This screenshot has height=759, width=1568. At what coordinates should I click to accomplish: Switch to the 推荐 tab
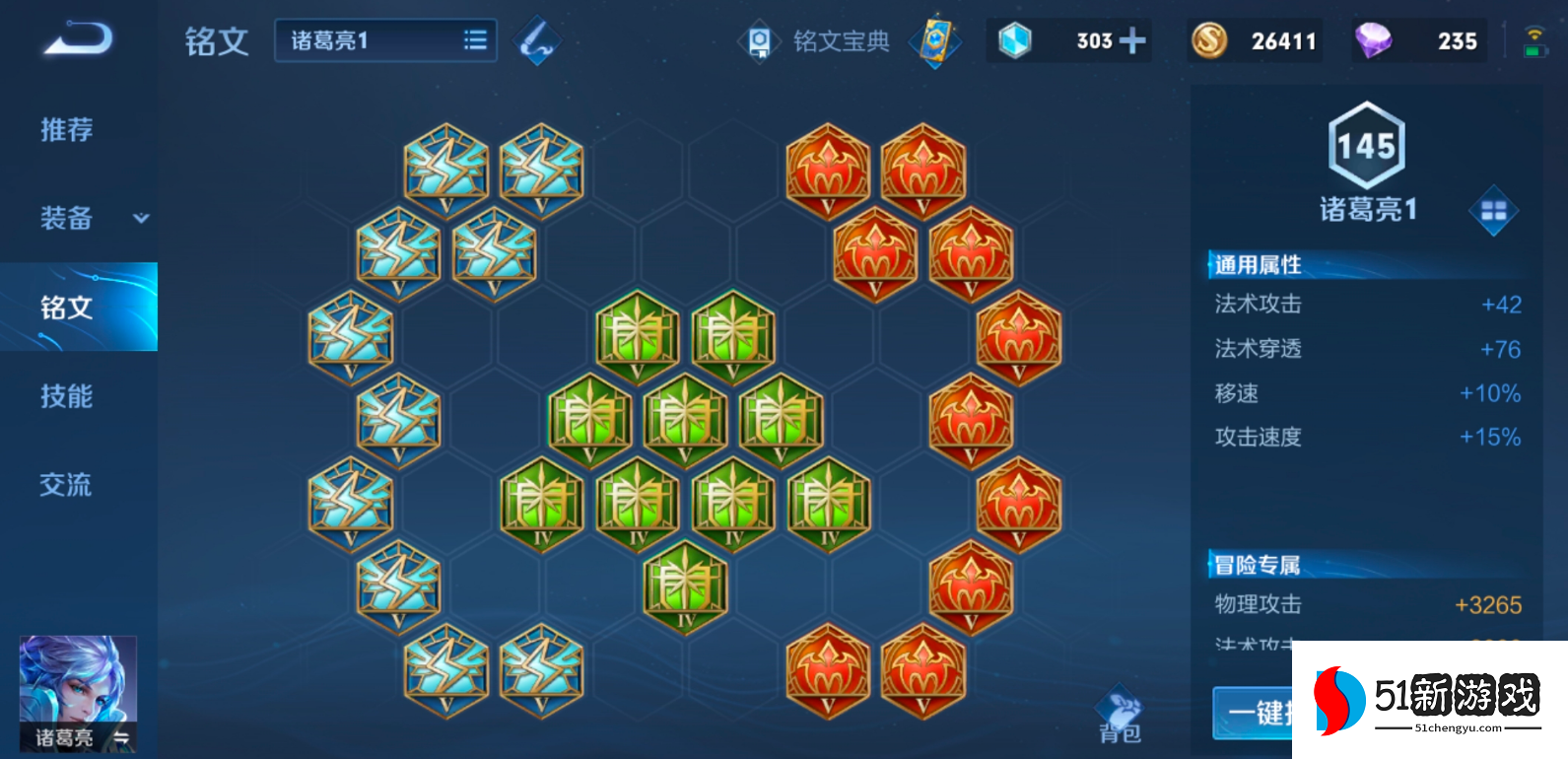(x=67, y=129)
